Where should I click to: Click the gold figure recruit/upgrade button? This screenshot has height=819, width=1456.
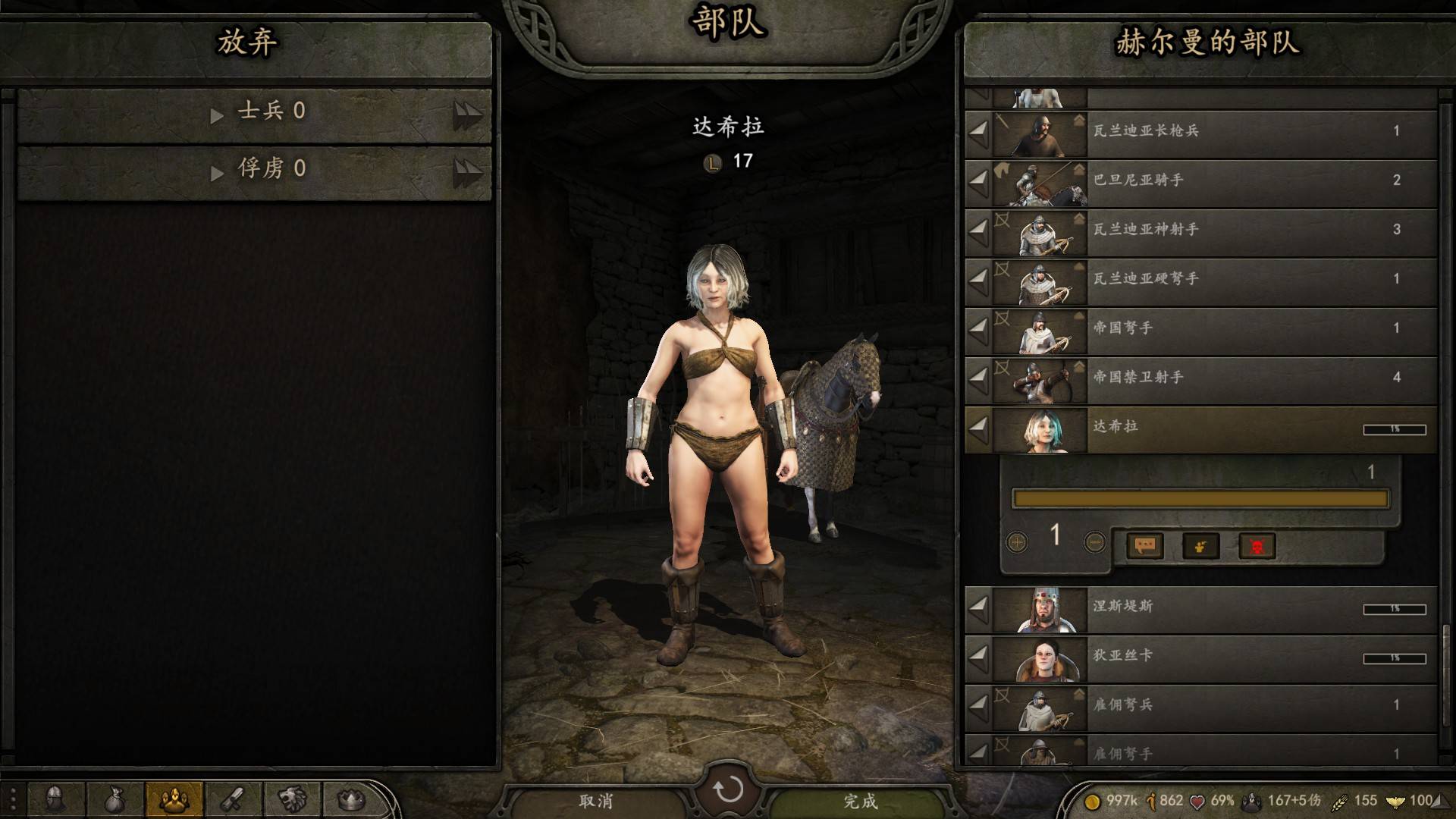tap(1200, 545)
